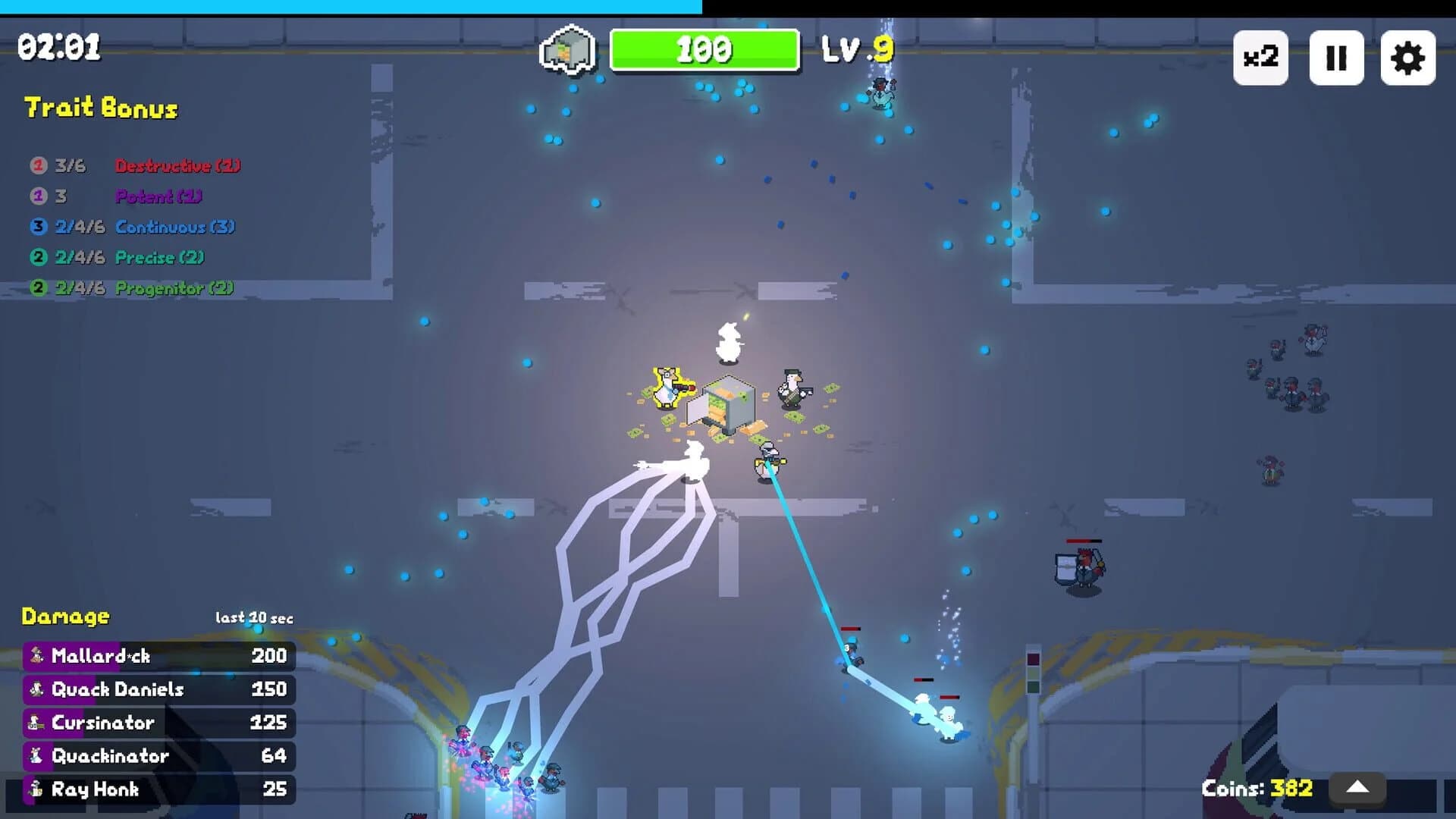
Task: Pause the game
Action: click(1337, 57)
